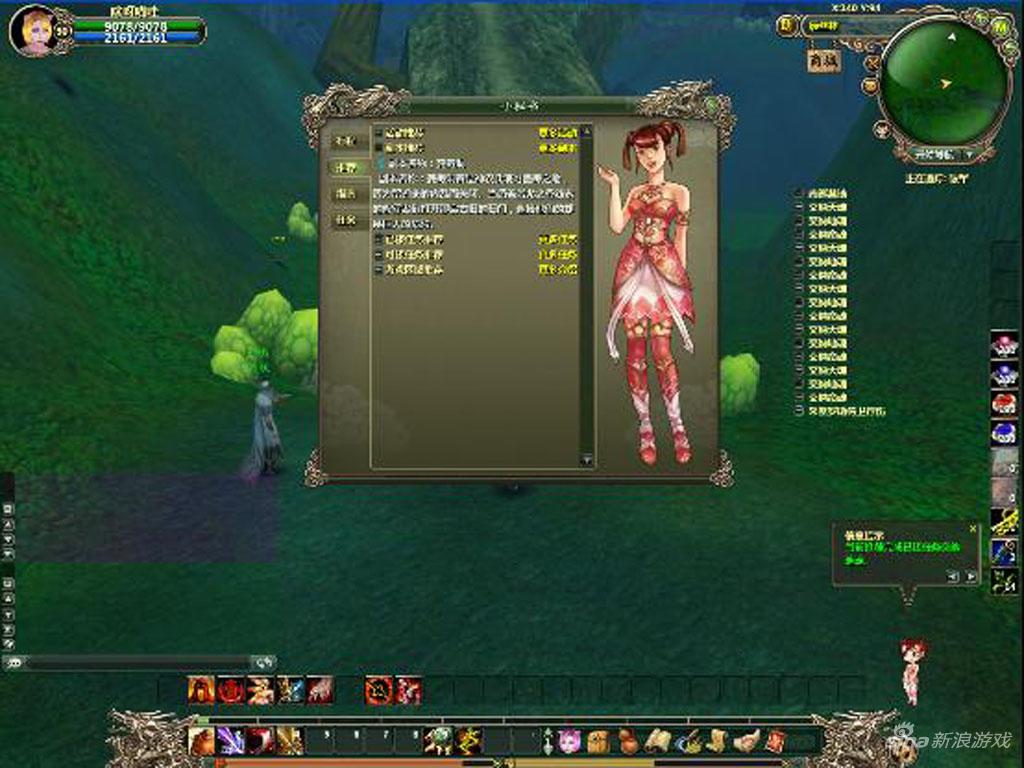1024x768 pixels.
Task: Click the player portrait avatar
Action: (31, 30)
